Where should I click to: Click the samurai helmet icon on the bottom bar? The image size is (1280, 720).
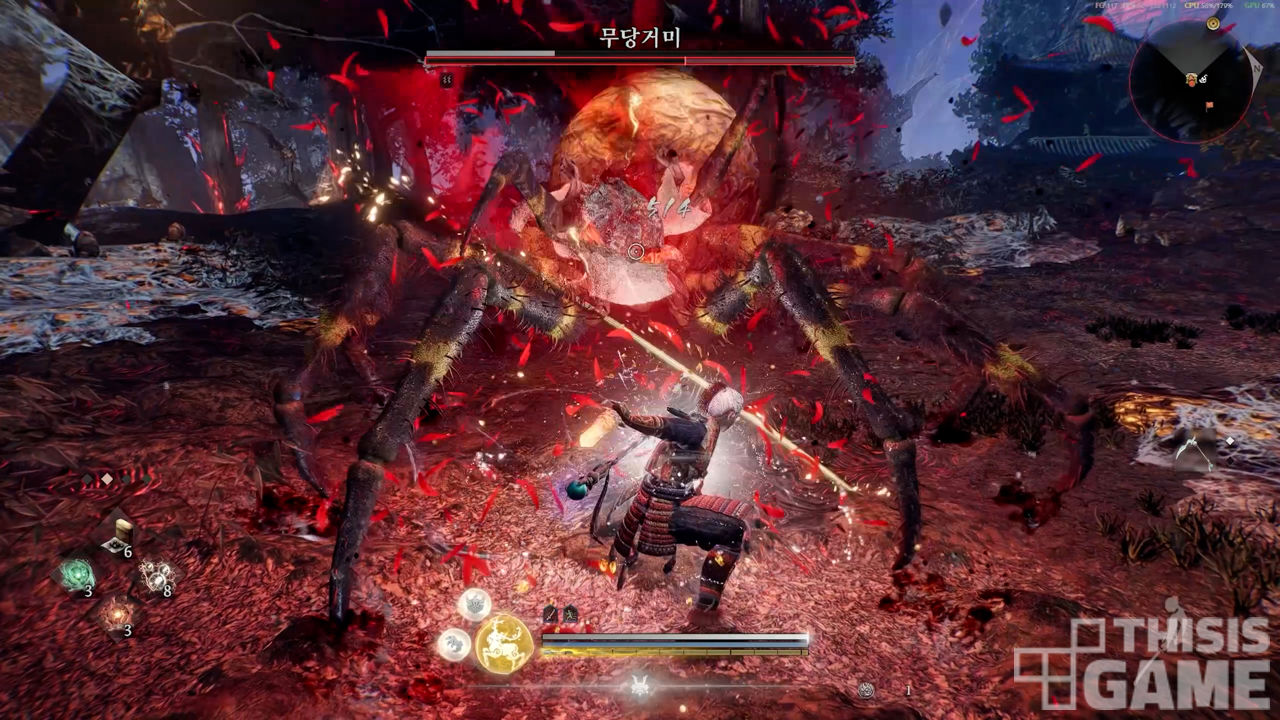pyautogui.click(x=639, y=686)
